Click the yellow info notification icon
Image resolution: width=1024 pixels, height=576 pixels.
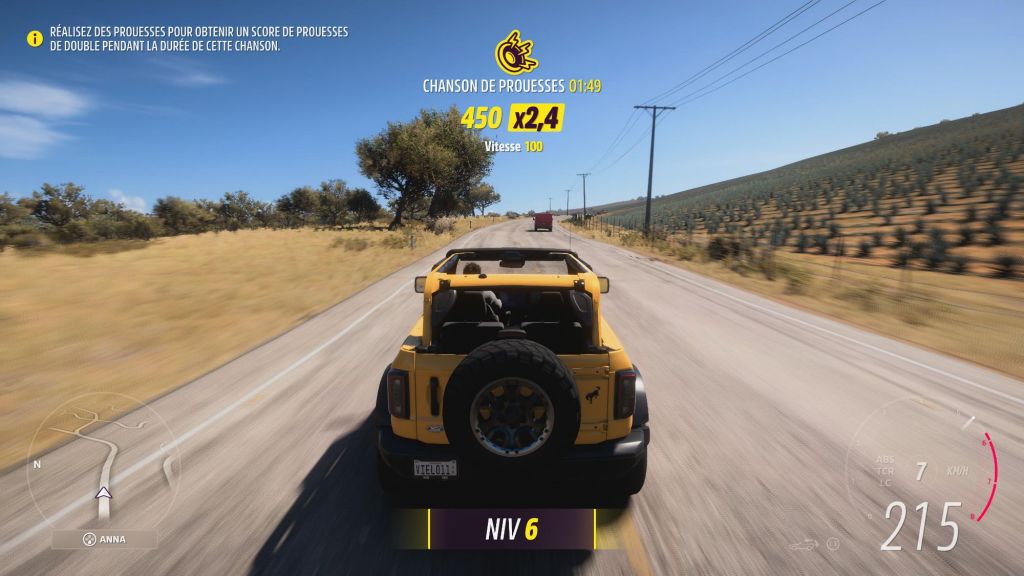(34, 39)
